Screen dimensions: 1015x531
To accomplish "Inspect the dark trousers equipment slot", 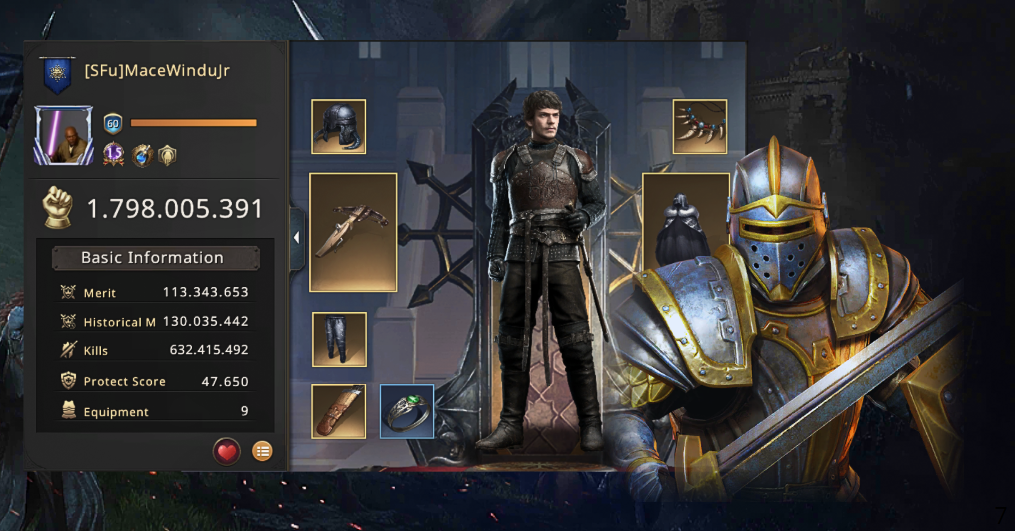I will (339, 339).
